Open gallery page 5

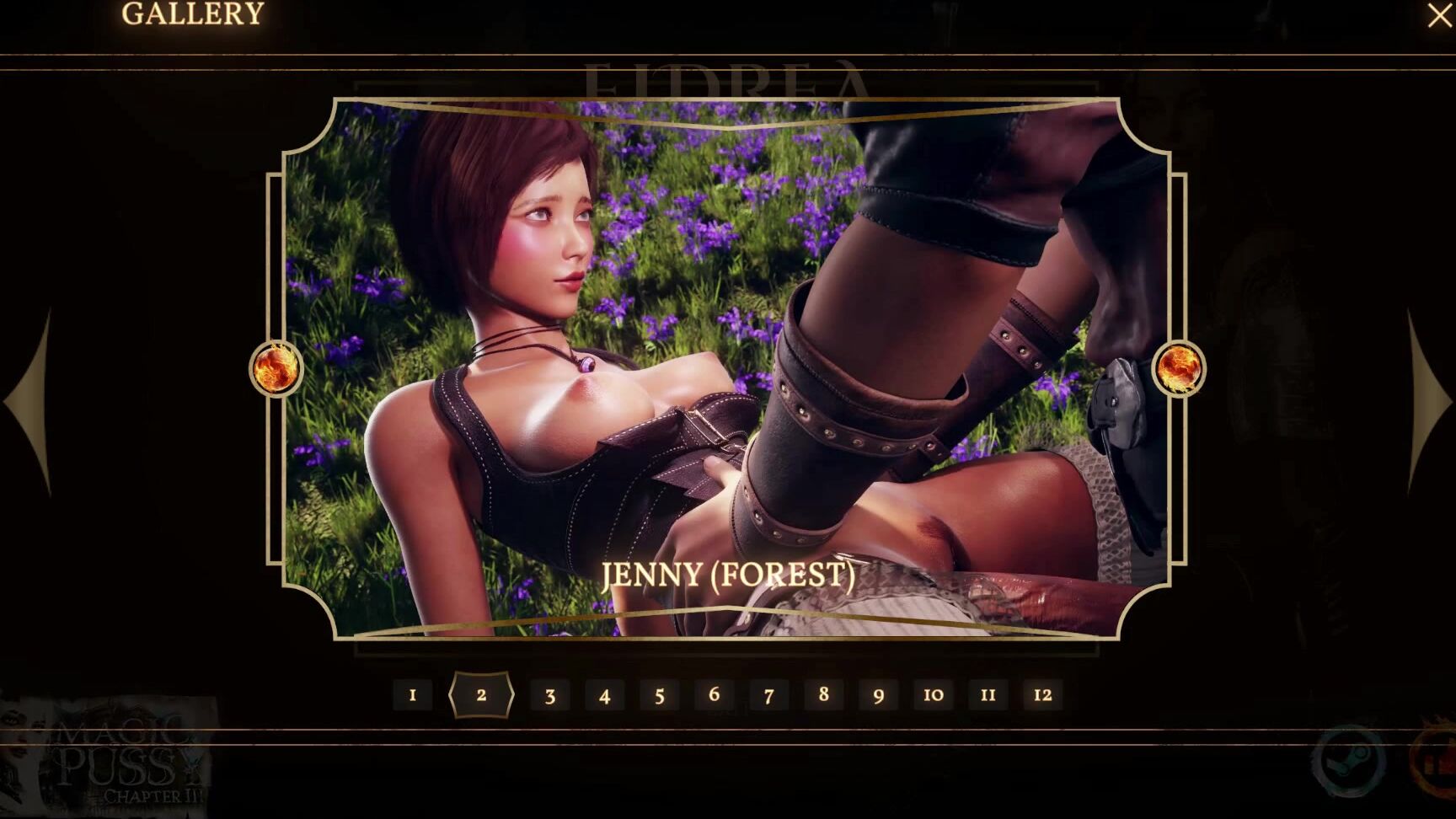(x=660, y=696)
